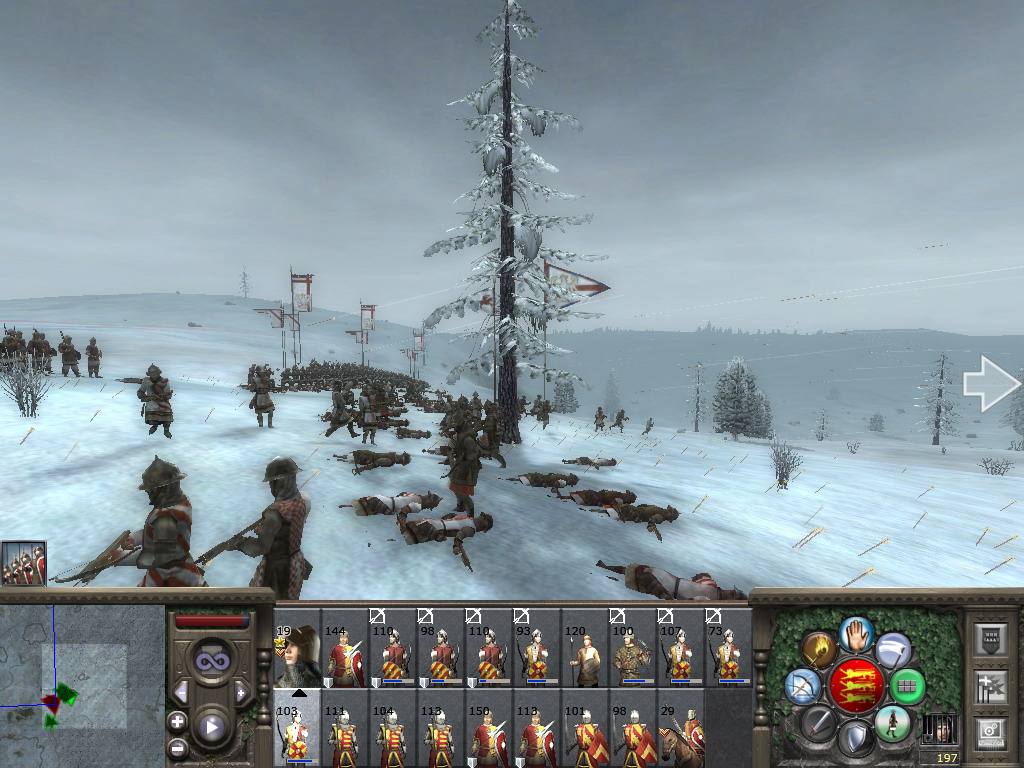Activate the bow and arrow order button
Image resolution: width=1024 pixels, height=768 pixels.
pyautogui.click(x=803, y=686)
